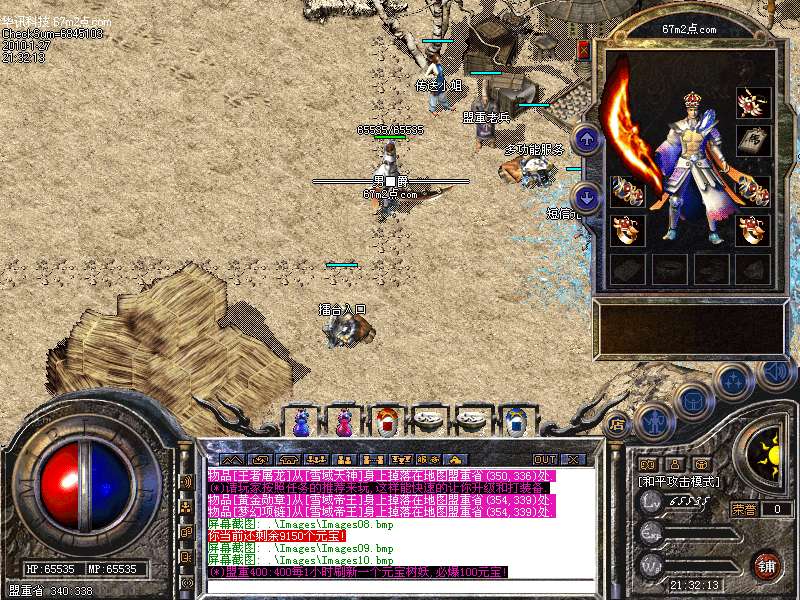Use the pink potion in the belt
The image size is (800, 600).
(x=344, y=423)
